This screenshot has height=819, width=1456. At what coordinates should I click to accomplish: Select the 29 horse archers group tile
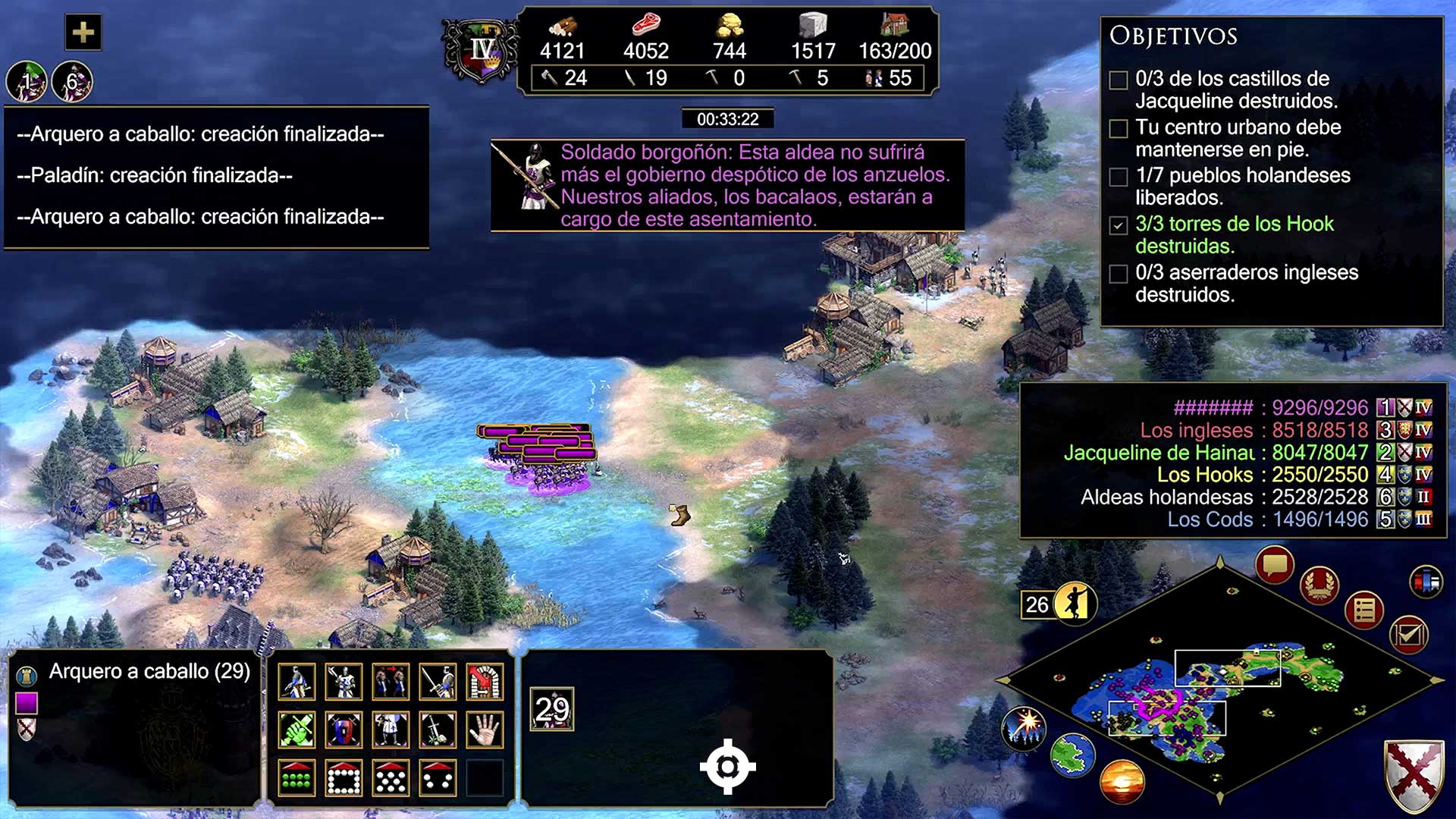pos(552,709)
